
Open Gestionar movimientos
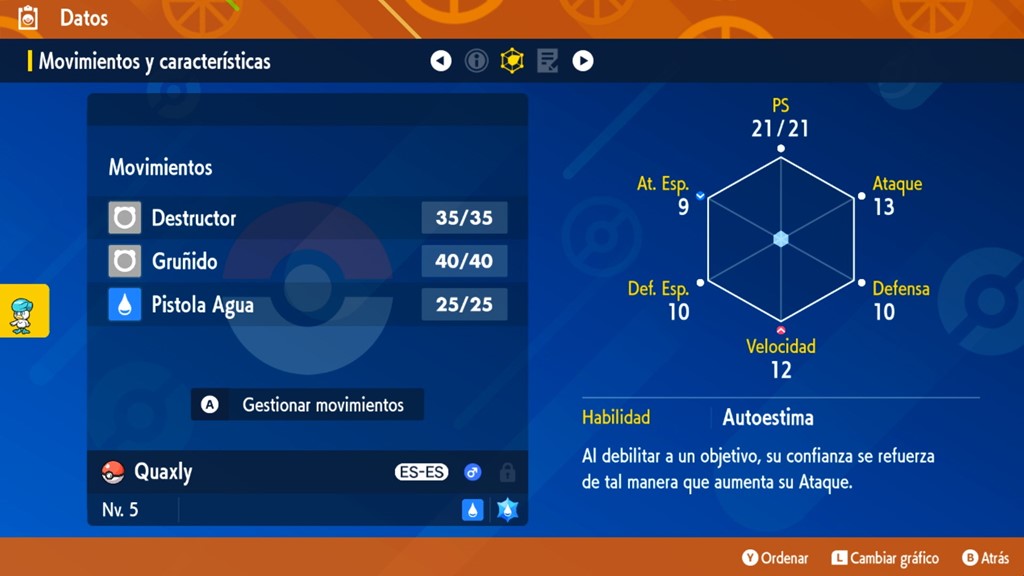pos(308,405)
